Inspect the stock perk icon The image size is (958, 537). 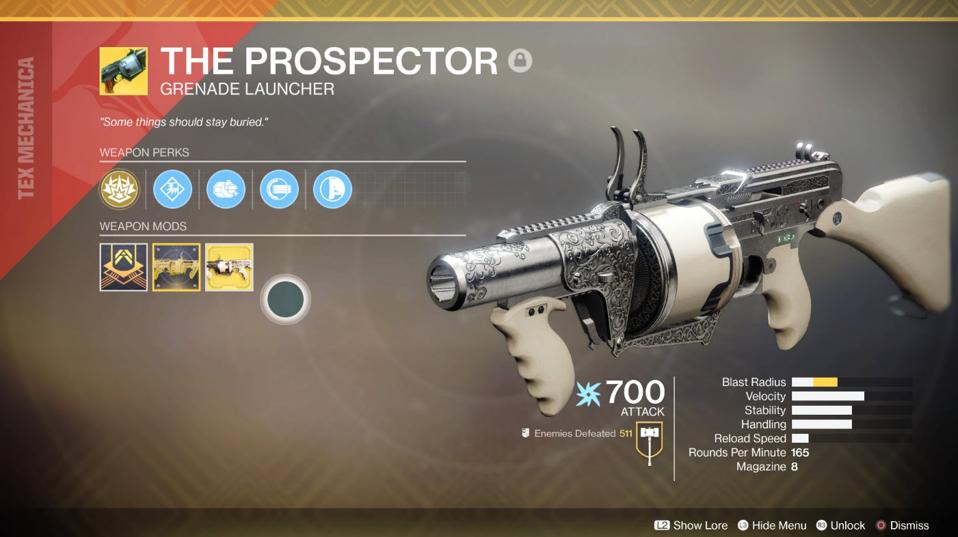coord(332,189)
